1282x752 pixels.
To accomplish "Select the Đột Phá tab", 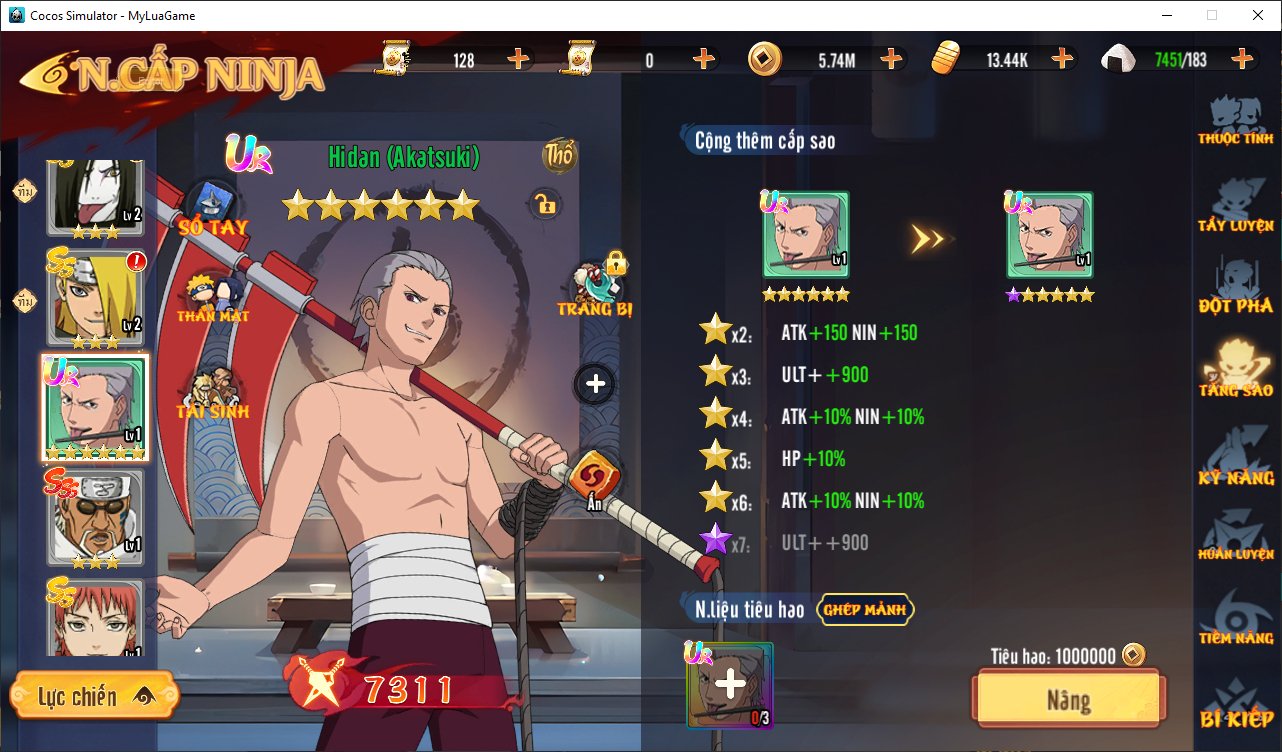I will click(x=1236, y=288).
